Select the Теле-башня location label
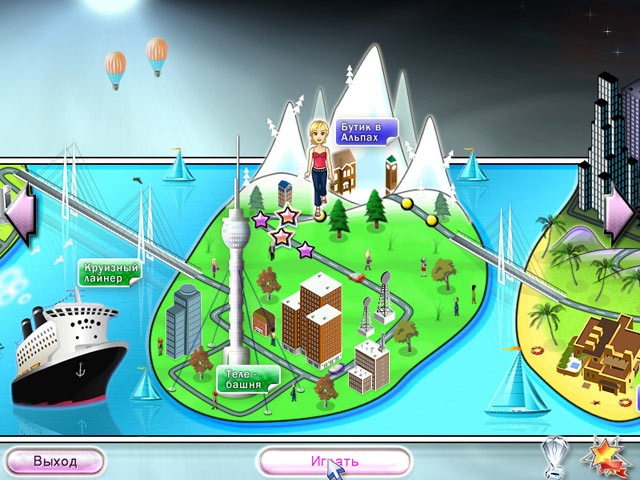The image size is (640, 480). [244, 379]
